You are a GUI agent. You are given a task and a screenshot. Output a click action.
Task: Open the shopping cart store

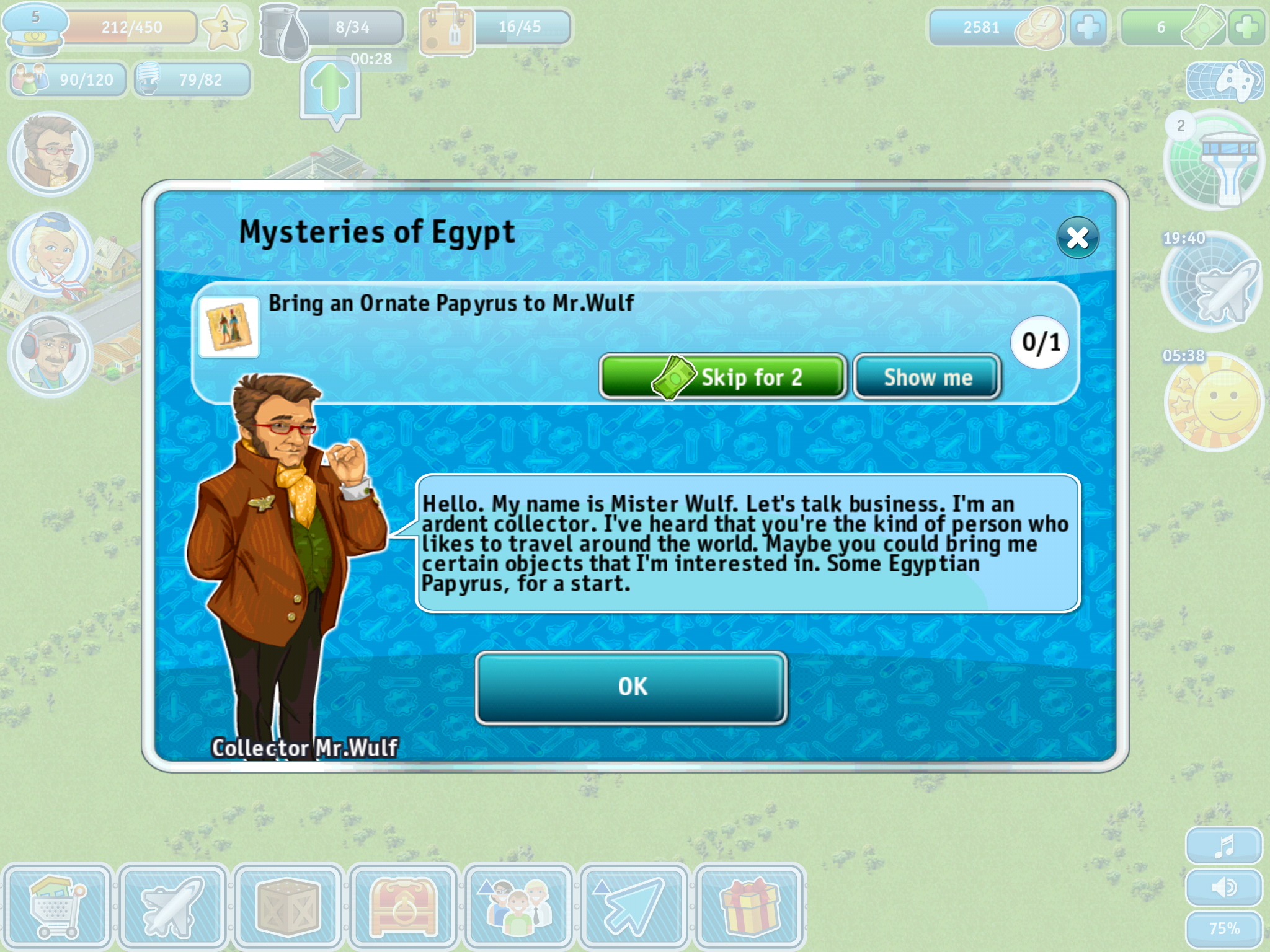pyautogui.click(x=57, y=907)
